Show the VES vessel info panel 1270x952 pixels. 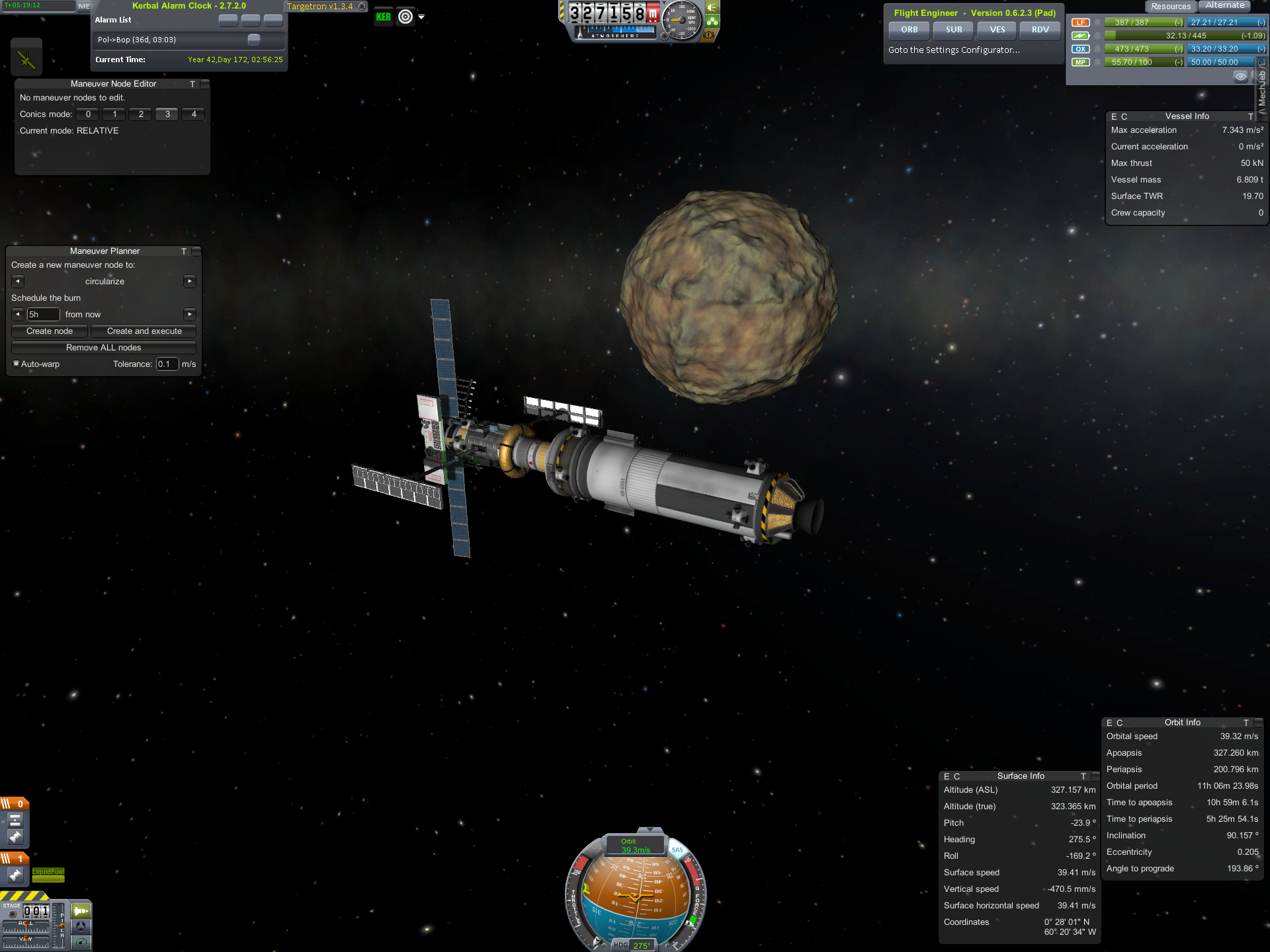click(x=997, y=30)
